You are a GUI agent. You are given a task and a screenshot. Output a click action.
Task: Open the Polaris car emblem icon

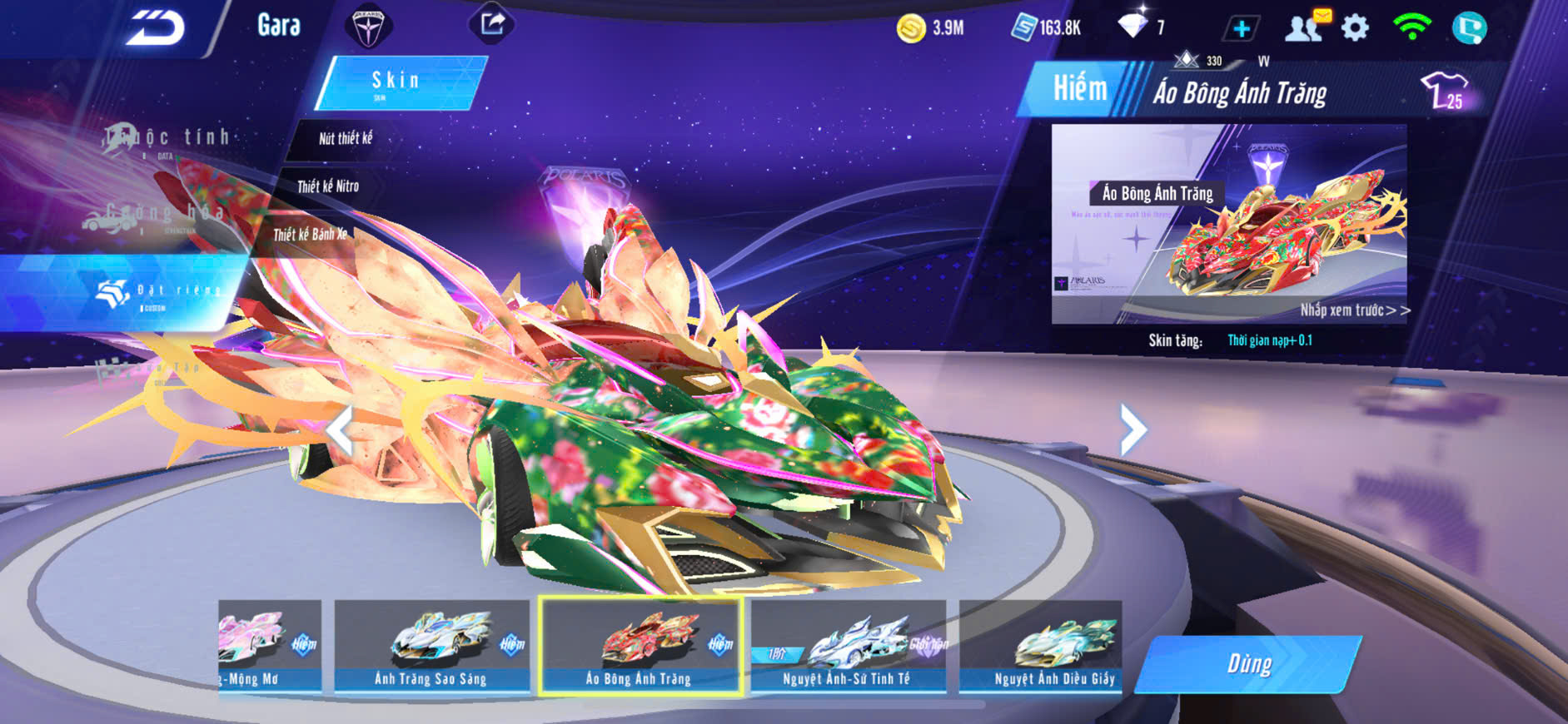pyautogui.click(x=367, y=27)
